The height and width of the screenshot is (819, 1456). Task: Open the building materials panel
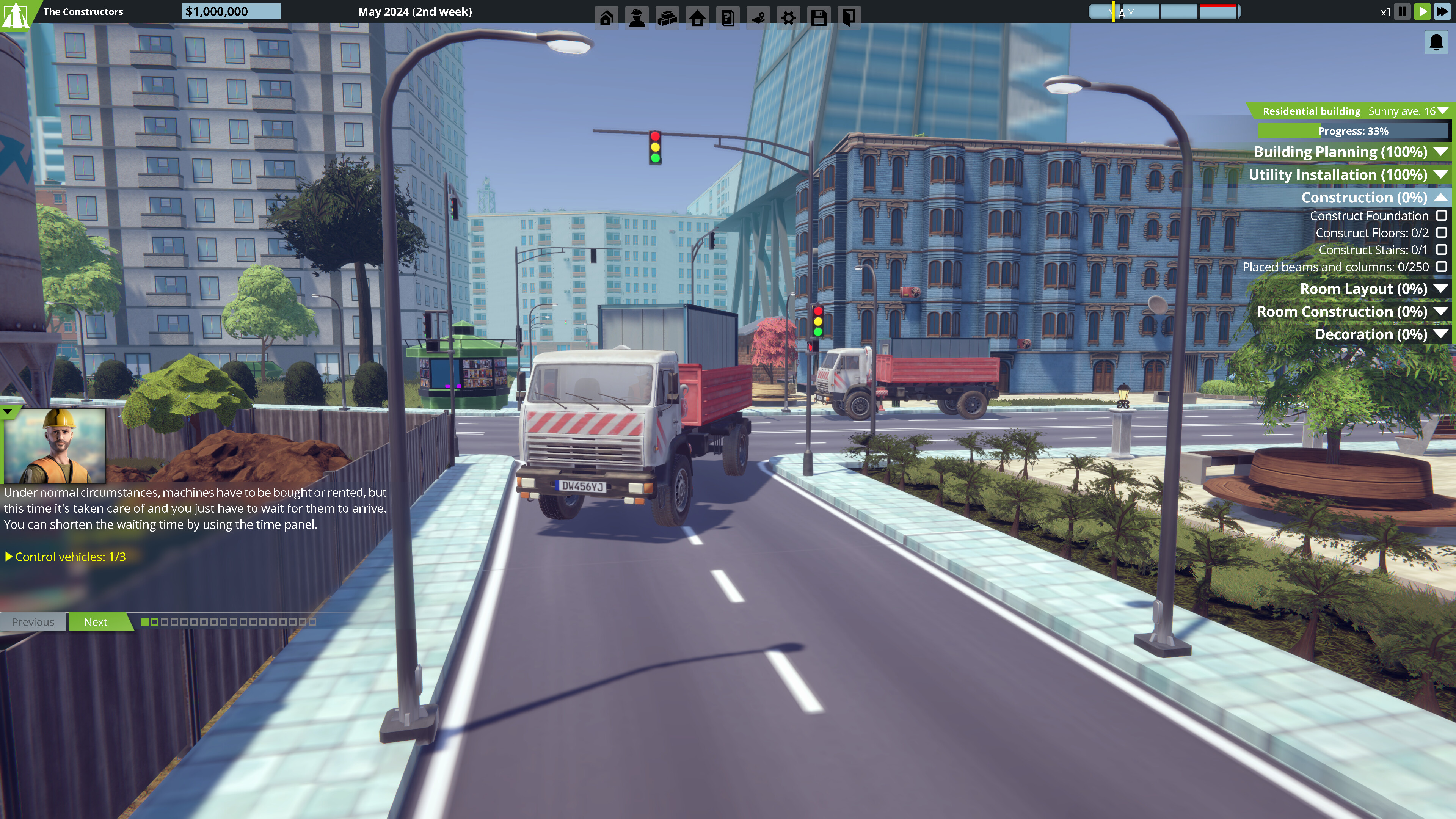[667, 17]
